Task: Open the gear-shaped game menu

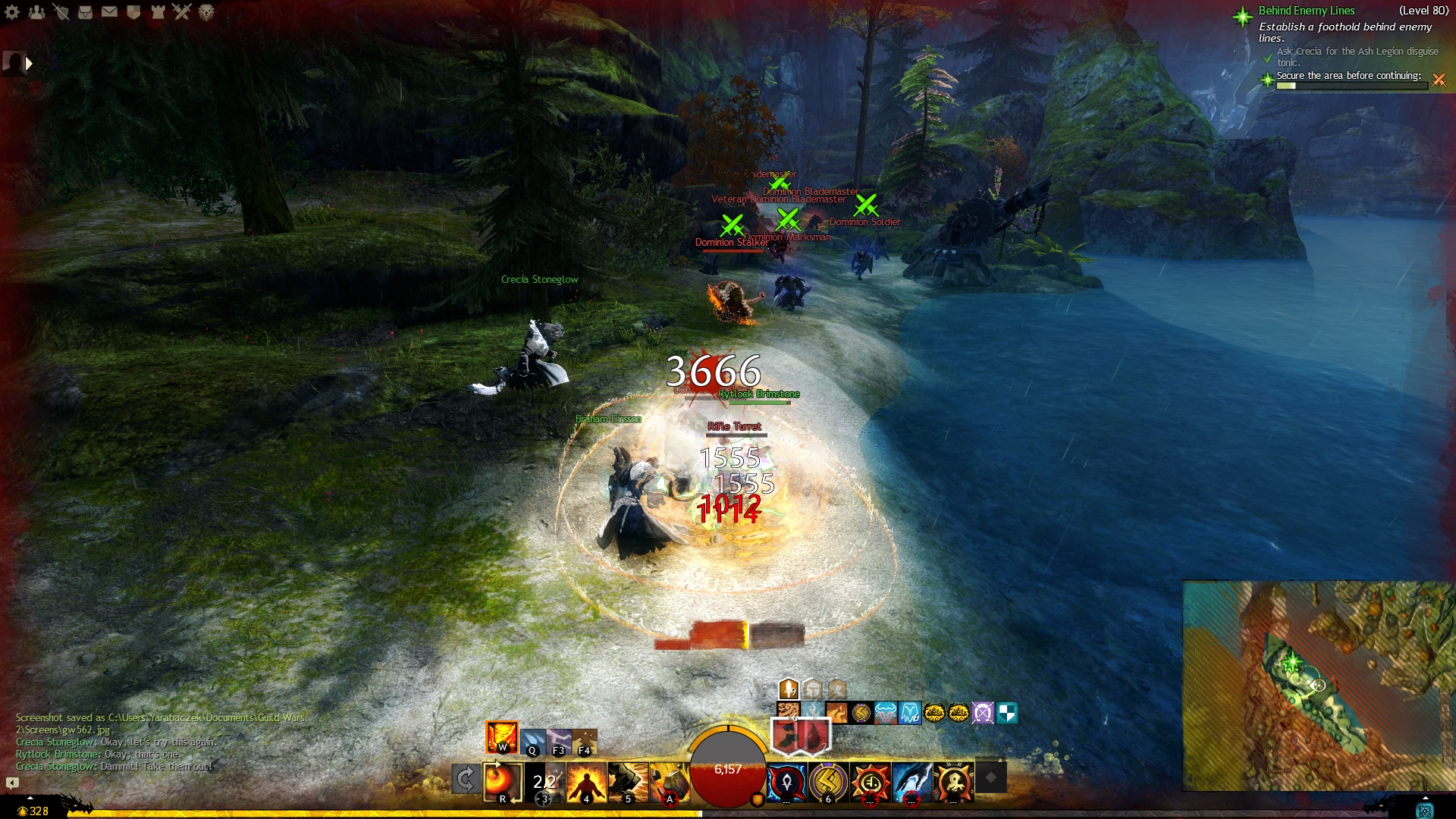Action: (12, 12)
